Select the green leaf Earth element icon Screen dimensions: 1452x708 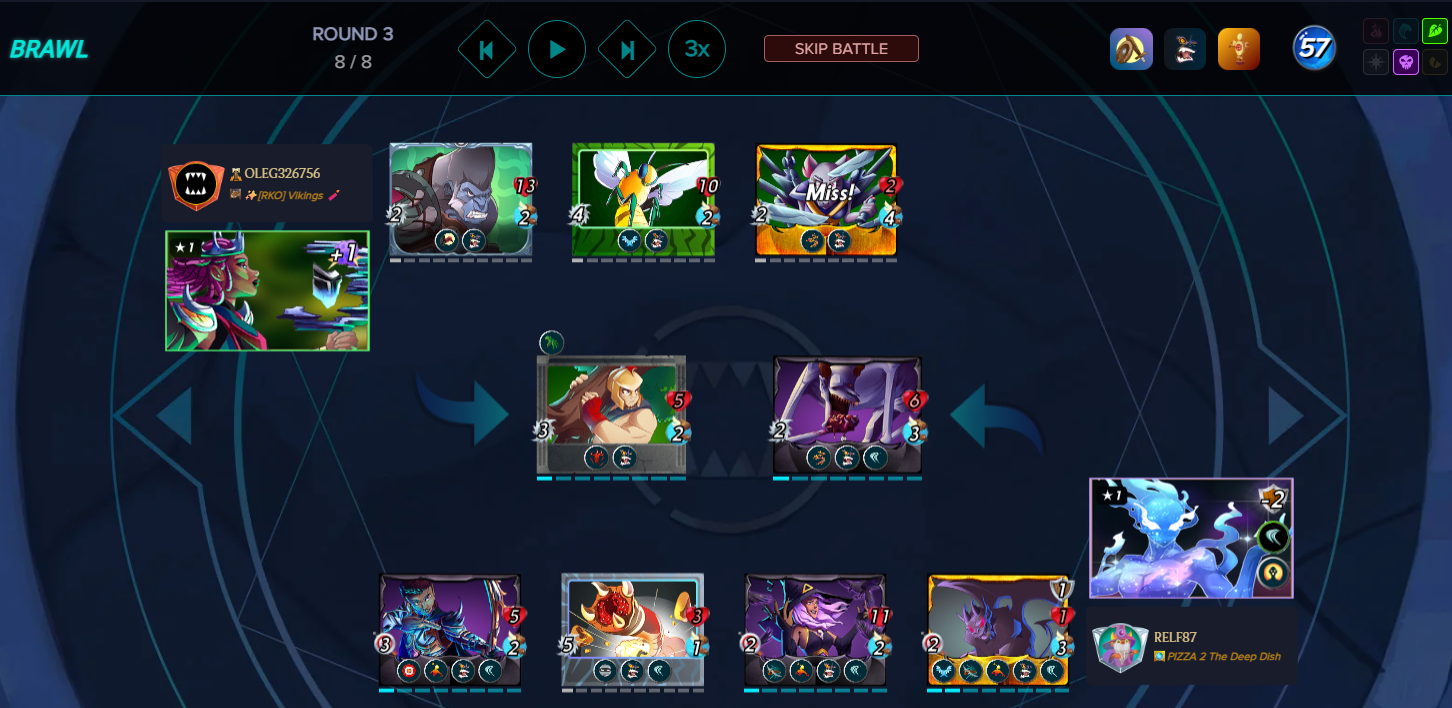tap(1434, 32)
